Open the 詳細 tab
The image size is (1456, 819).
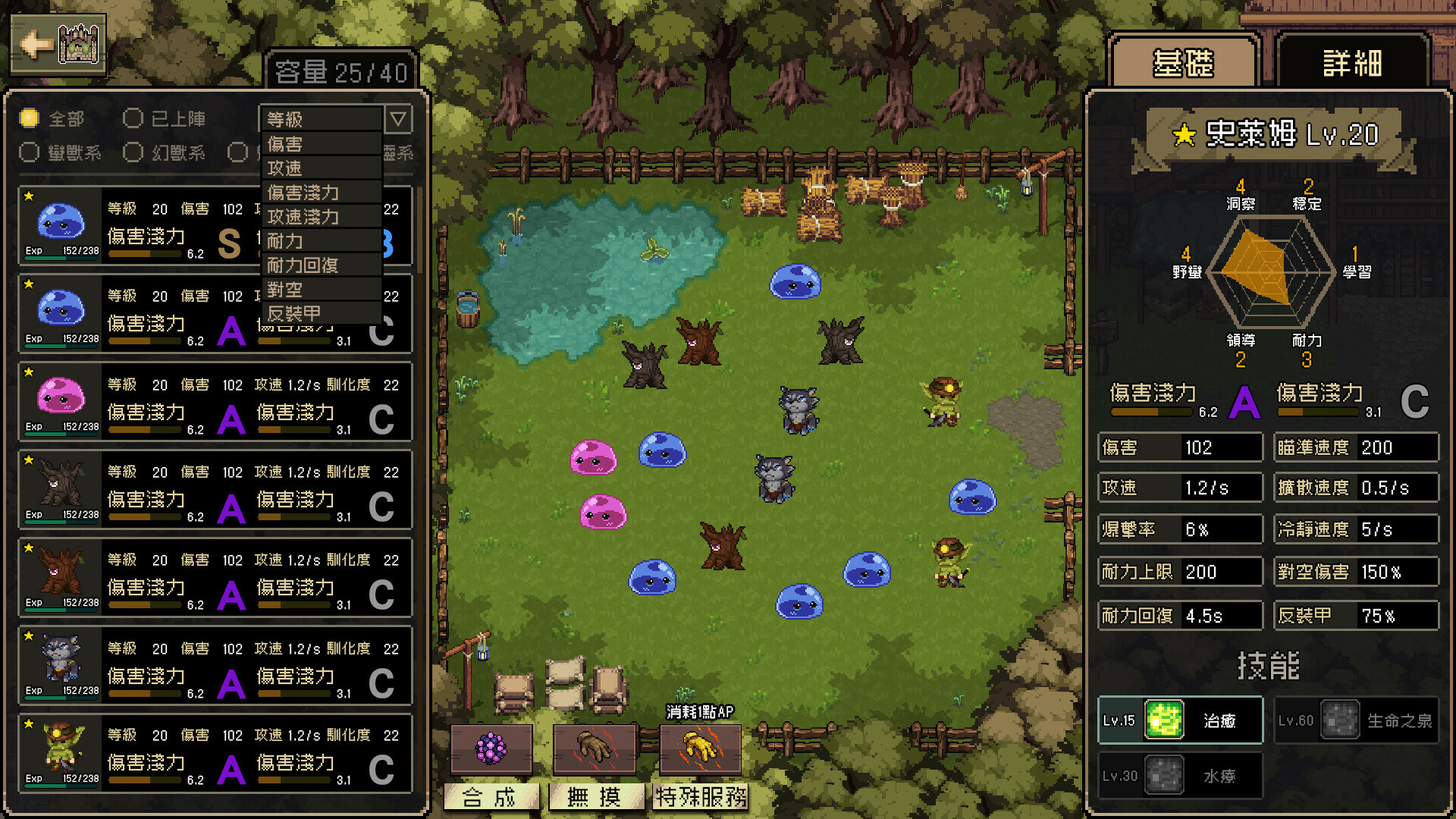pos(1352,63)
